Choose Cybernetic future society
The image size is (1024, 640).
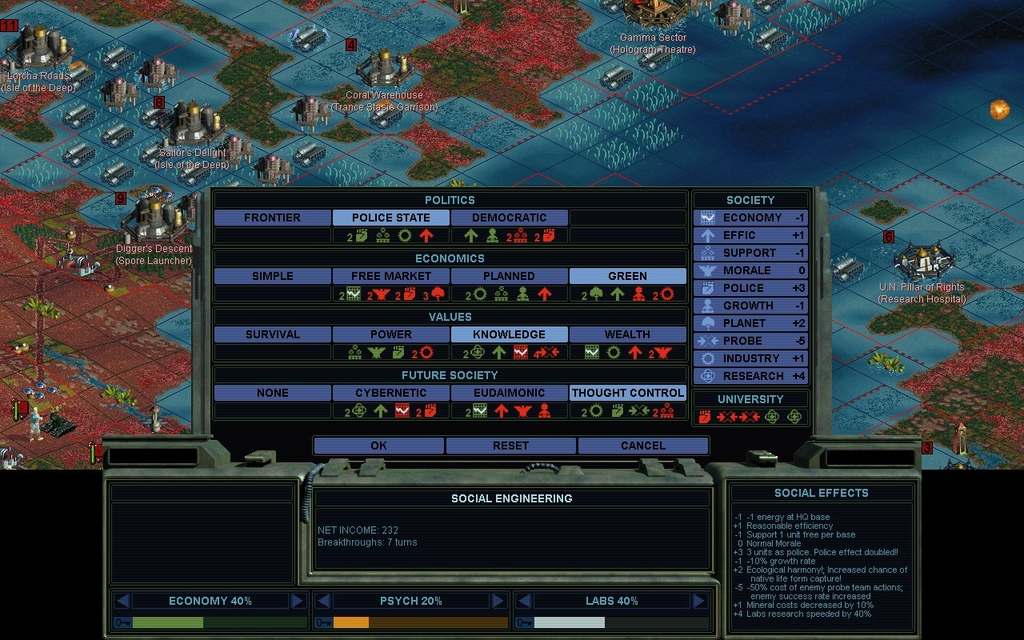pyautogui.click(x=391, y=393)
